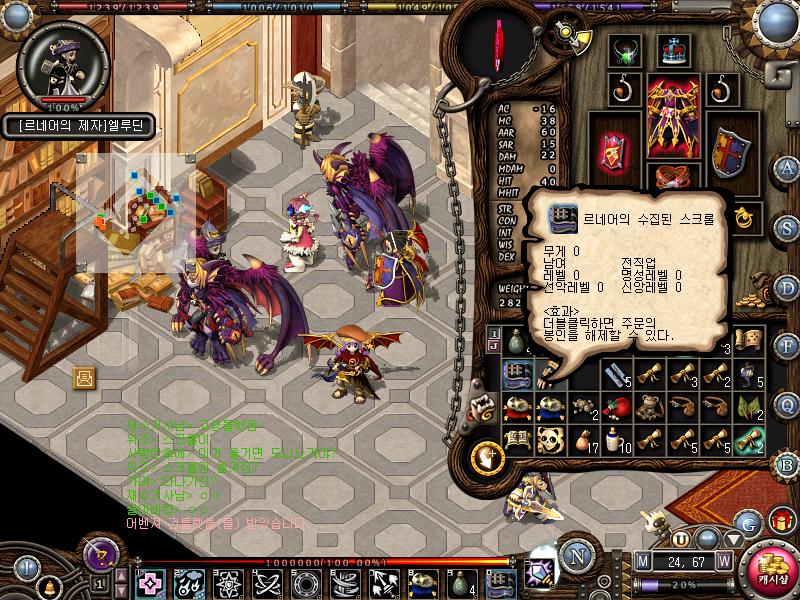
Task: Open the mail envelope notification icon
Action: pos(85,377)
